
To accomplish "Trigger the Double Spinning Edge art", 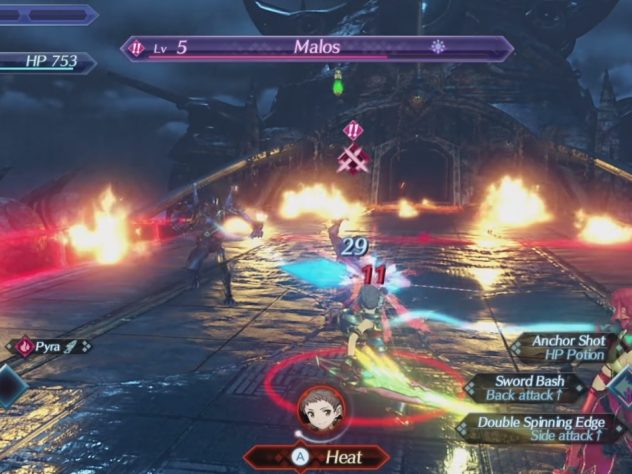I will pos(540,429).
